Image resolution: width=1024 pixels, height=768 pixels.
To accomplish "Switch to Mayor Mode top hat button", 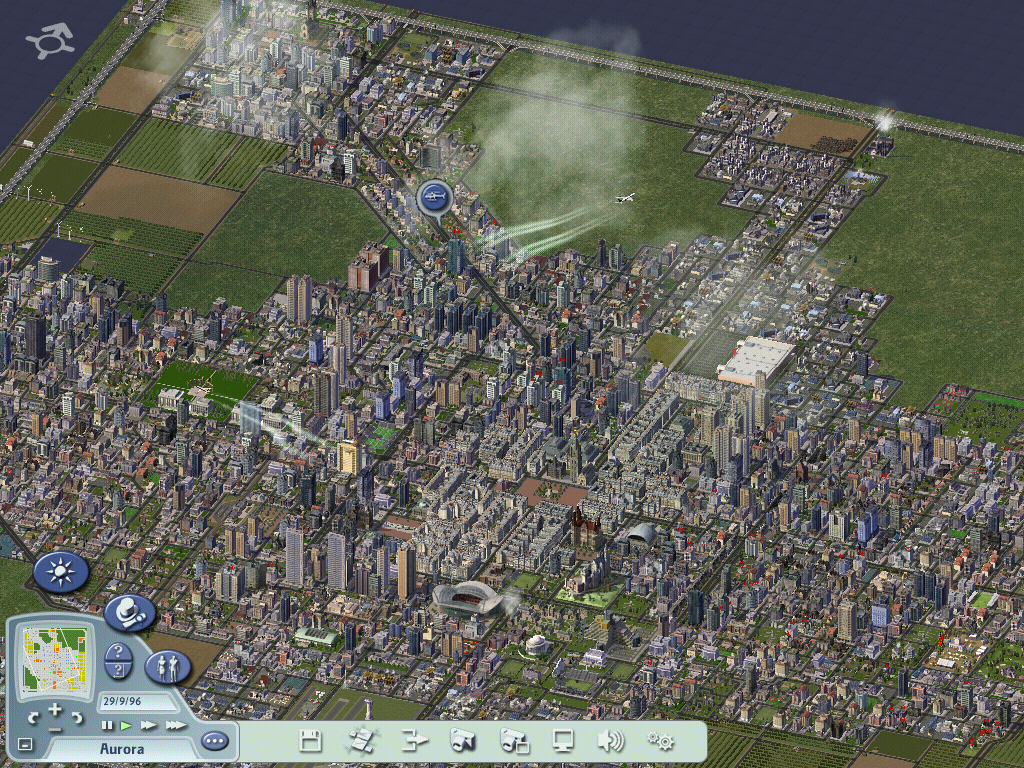I will pos(129,612).
